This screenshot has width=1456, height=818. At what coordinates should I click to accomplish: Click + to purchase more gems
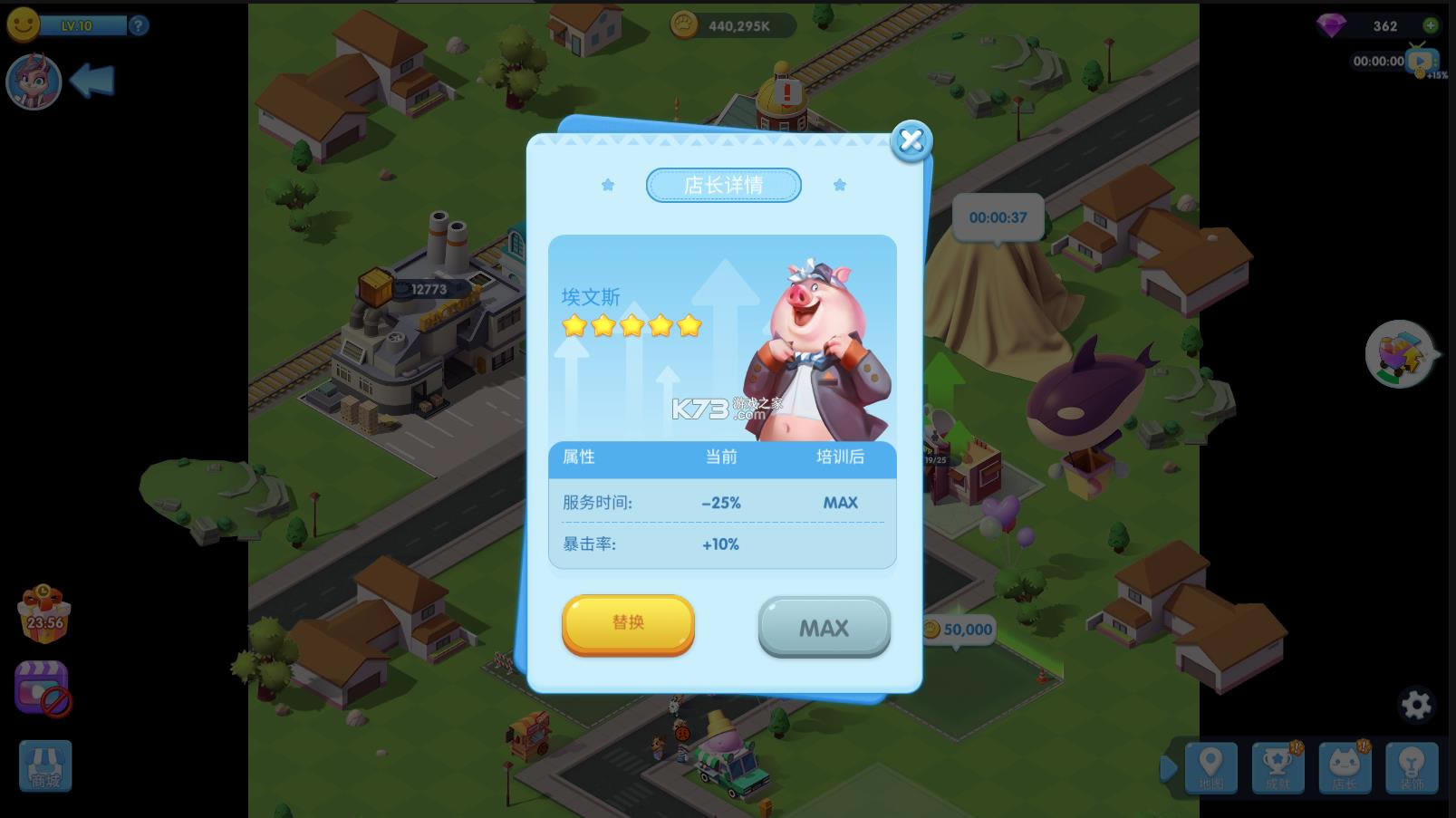coord(1432,25)
